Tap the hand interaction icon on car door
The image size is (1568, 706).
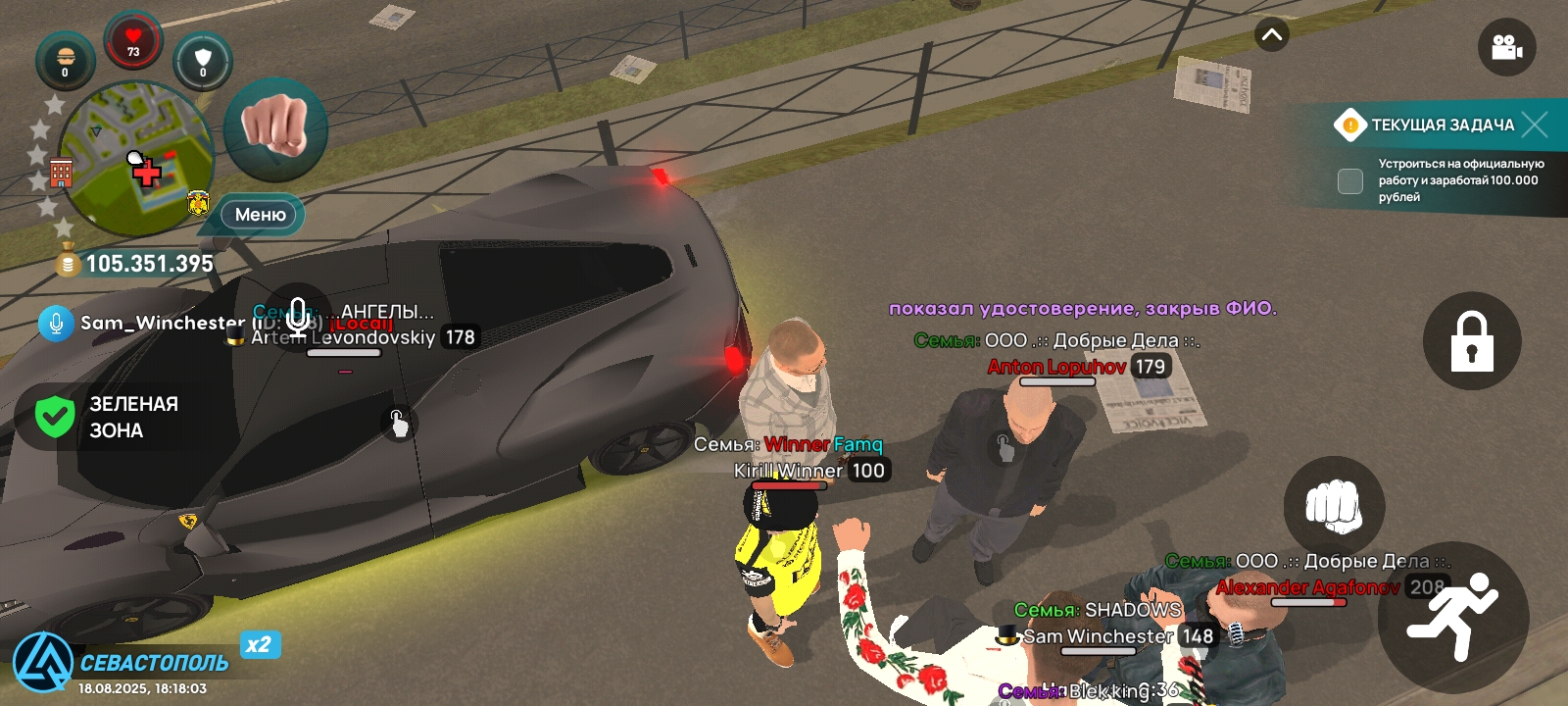398,424
